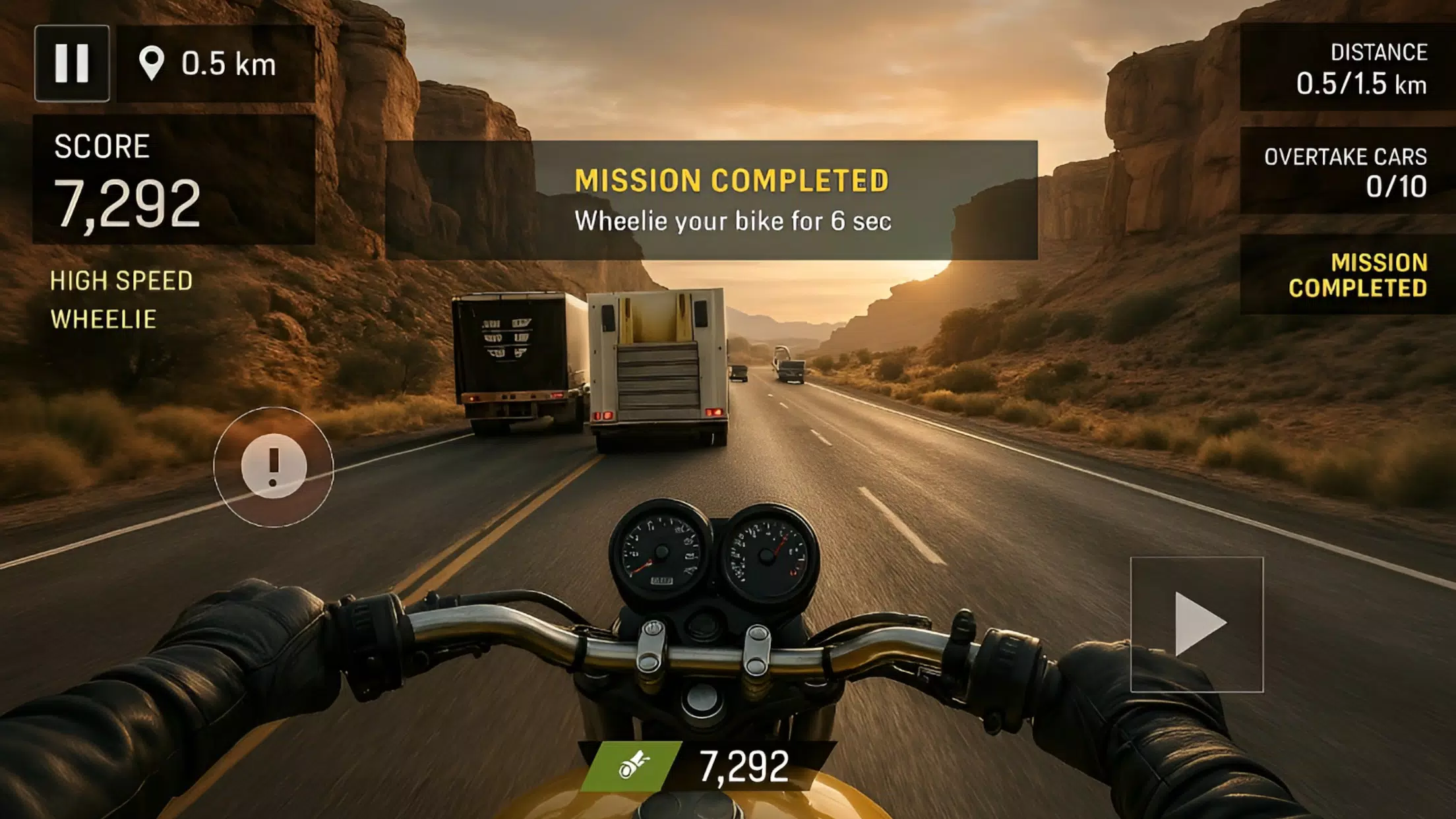Select the map marker next to 0.5 km
This screenshot has width=1456, height=819.
152,63
